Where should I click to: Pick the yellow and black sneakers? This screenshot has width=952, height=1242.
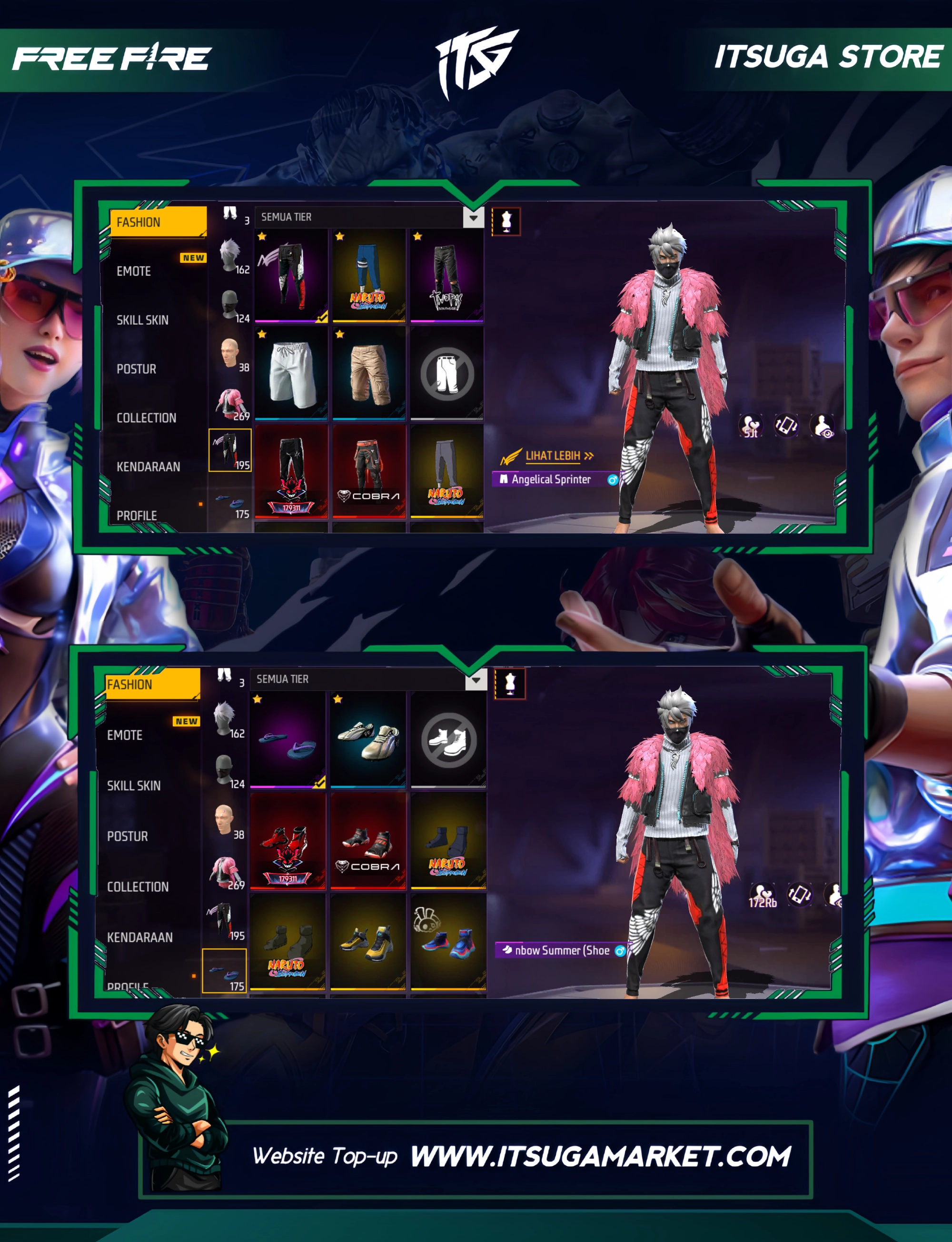[x=368, y=942]
